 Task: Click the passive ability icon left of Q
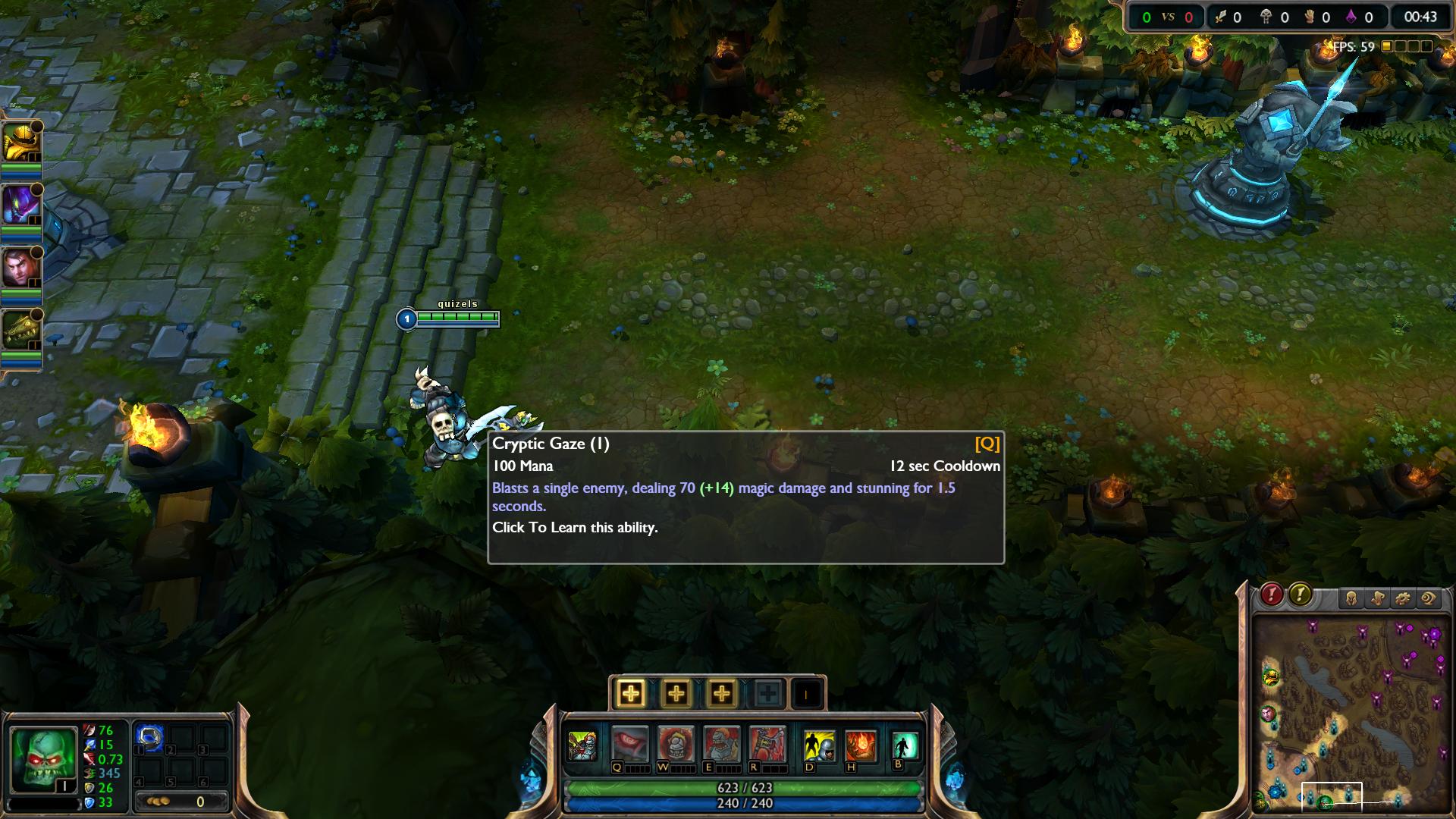(582, 745)
